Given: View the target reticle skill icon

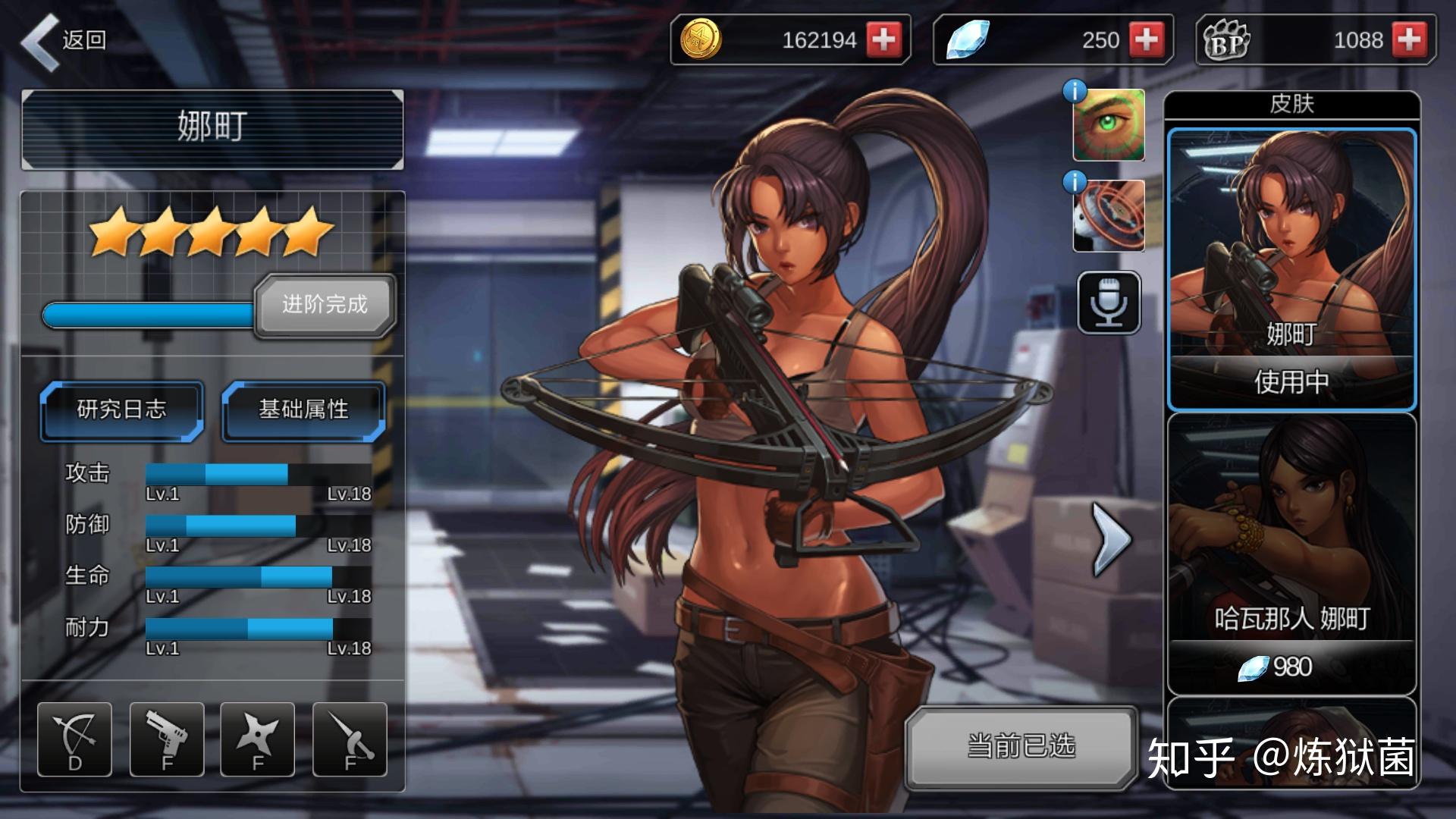Looking at the screenshot, I should 1108,216.
